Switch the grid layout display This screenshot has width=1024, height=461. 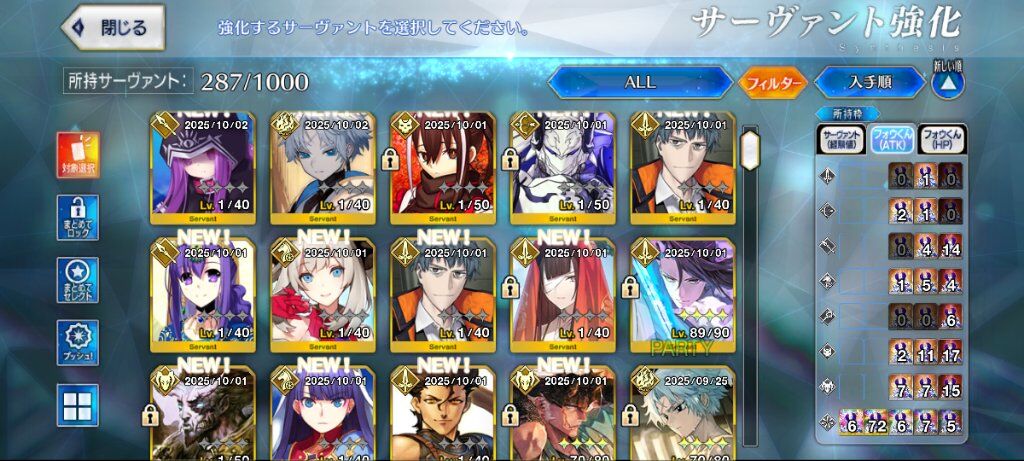point(78,405)
